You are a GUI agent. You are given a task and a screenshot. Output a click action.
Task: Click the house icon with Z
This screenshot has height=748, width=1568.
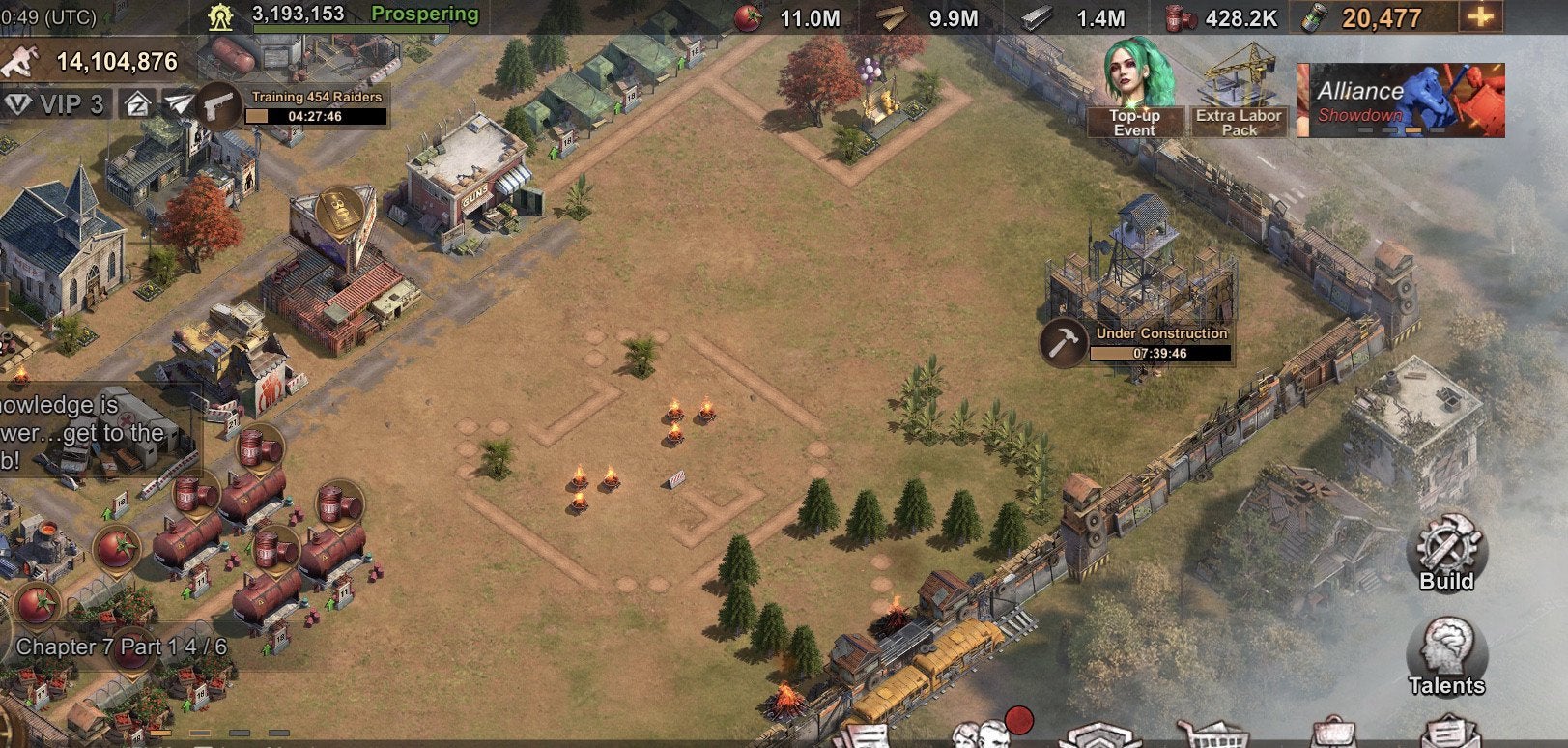pyautogui.click(x=137, y=104)
